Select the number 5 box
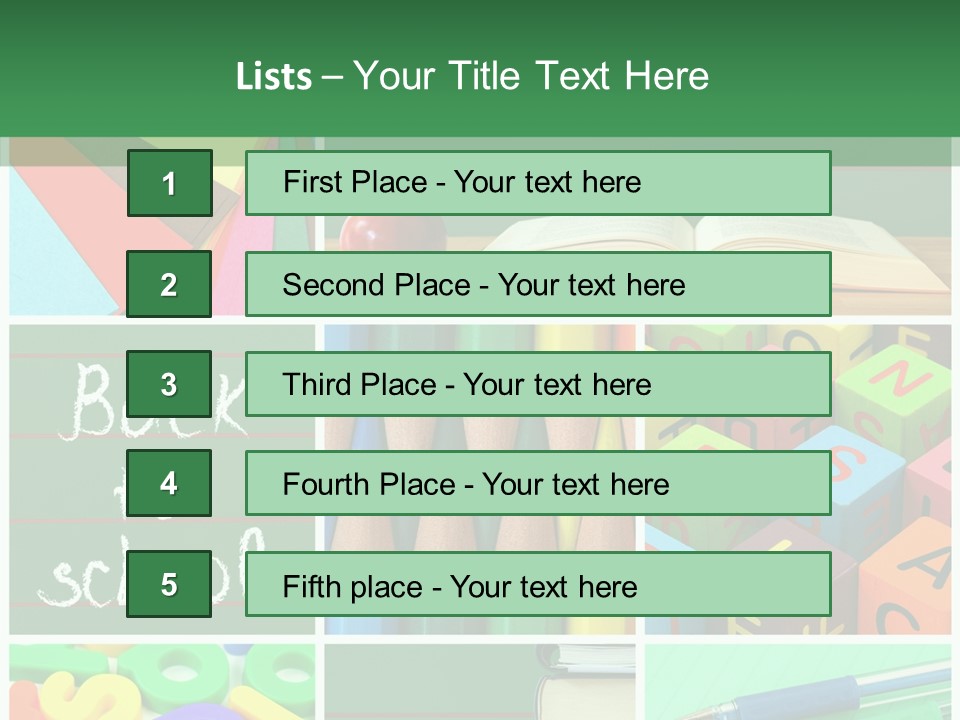The width and height of the screenshot is (960, 720). (169, 585)
